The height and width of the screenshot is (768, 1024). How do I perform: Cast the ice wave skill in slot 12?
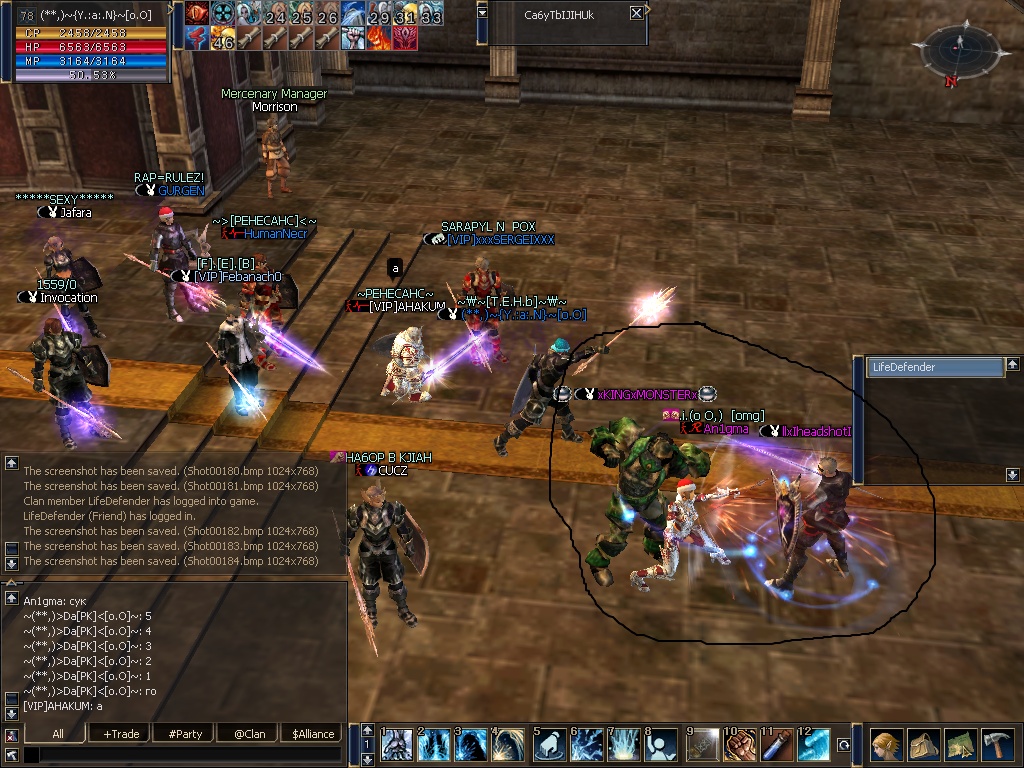(x=814, y=745)
